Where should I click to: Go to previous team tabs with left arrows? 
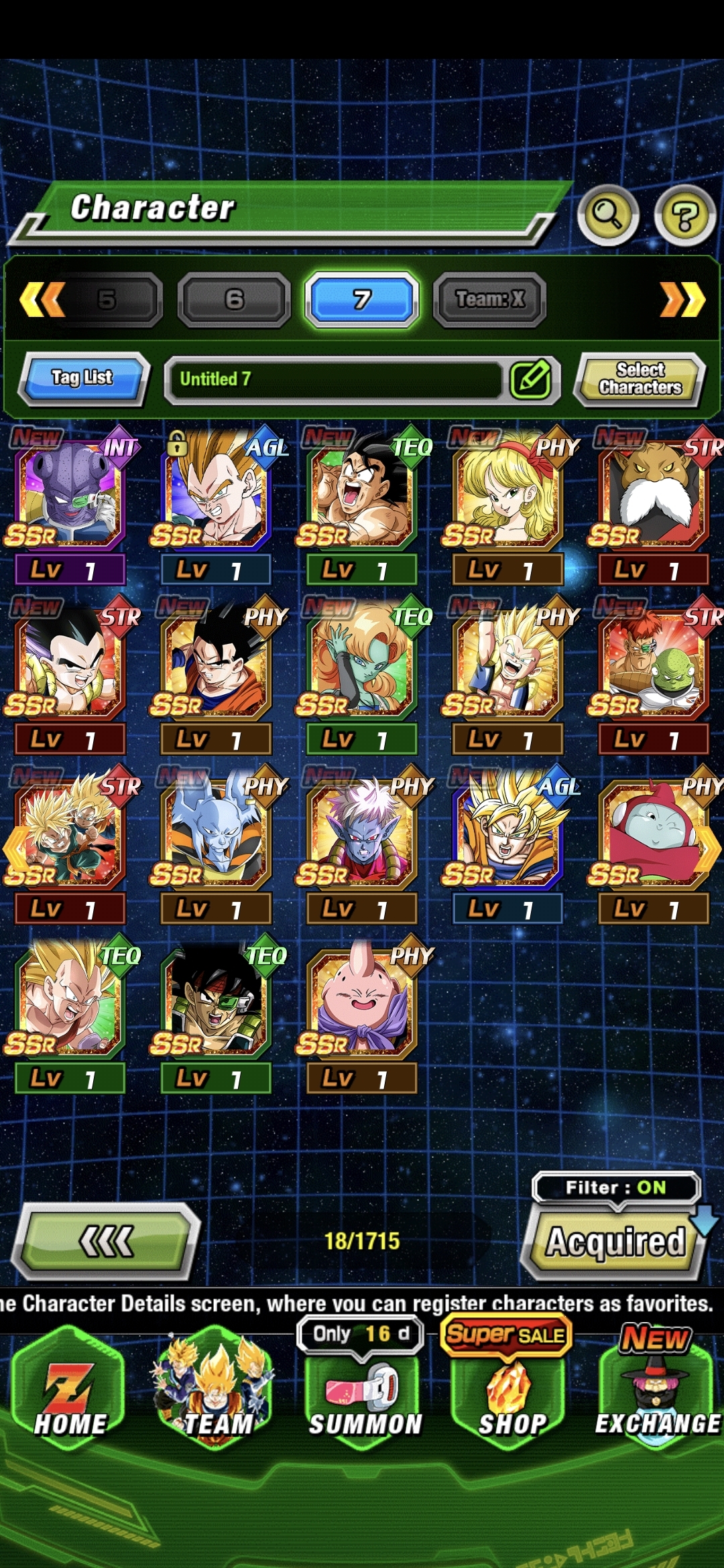[42, 300]
